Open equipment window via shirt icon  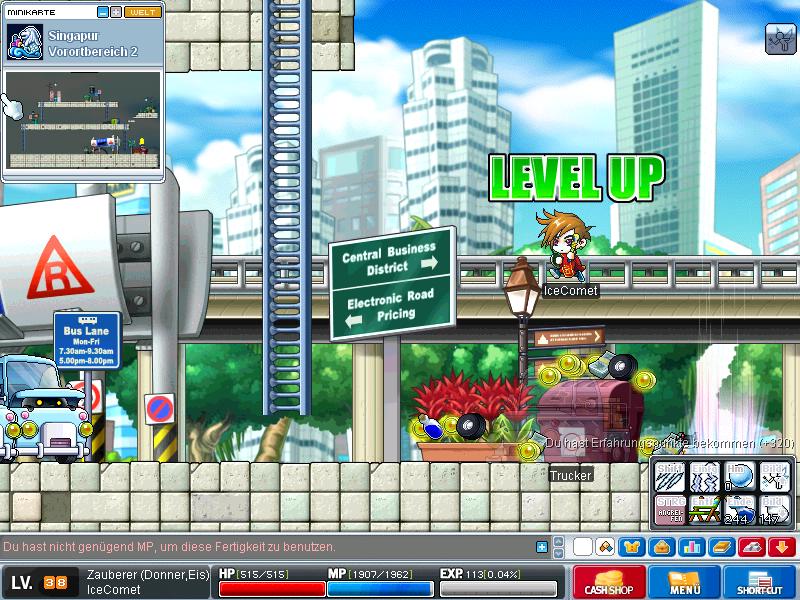pos(633,547)
